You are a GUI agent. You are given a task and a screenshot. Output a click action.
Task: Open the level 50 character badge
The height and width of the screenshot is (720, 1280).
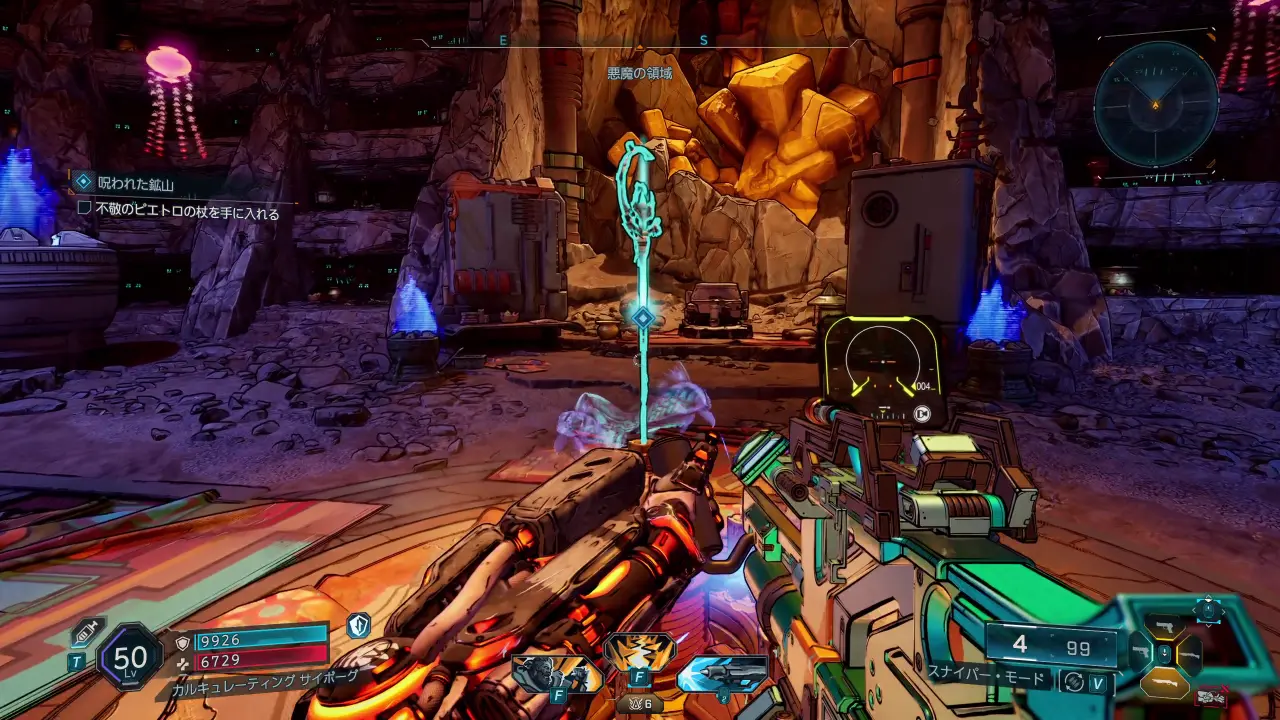pos(130,657)
